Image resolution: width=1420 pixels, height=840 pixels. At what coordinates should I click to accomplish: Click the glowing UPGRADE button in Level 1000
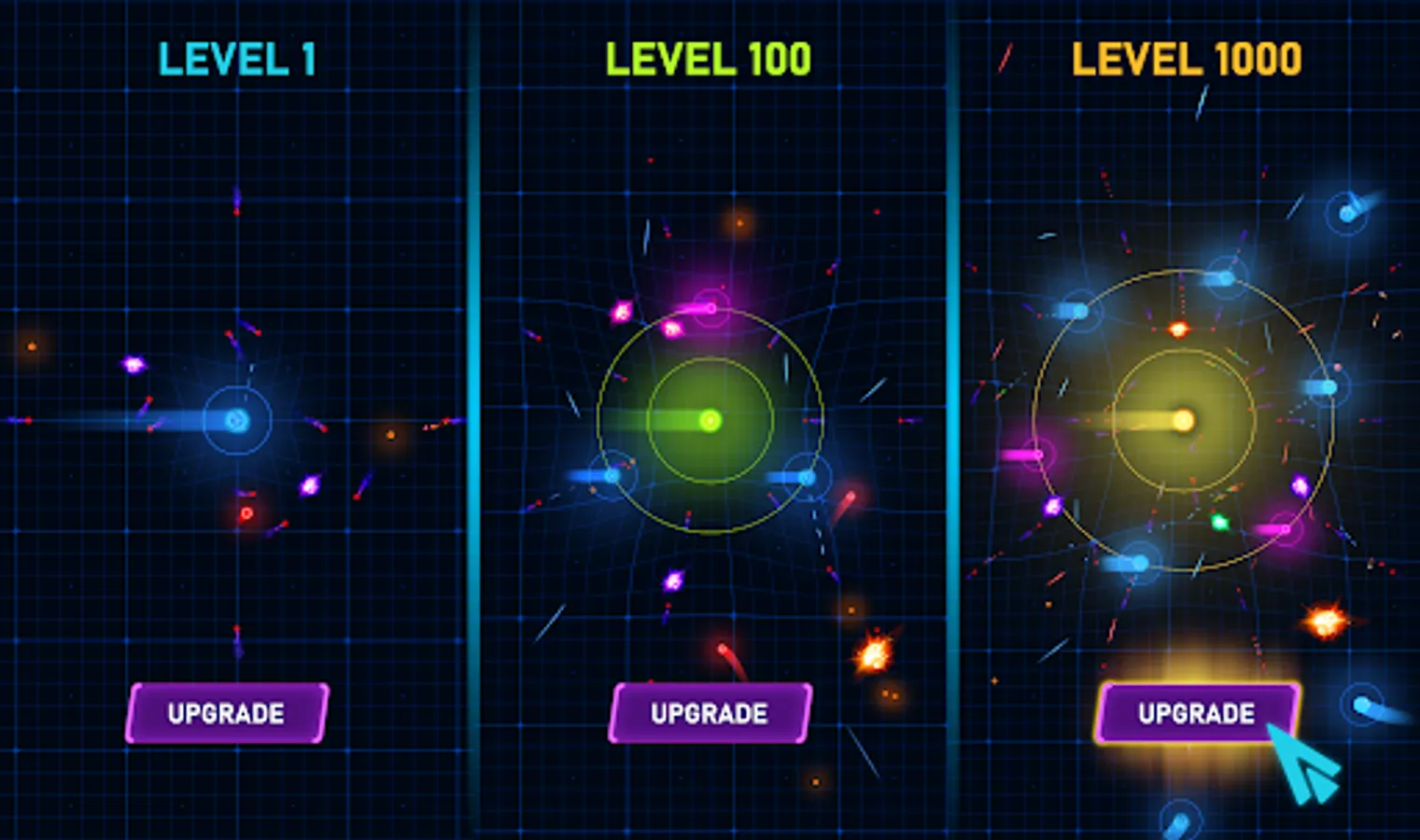coord(1196,714)
